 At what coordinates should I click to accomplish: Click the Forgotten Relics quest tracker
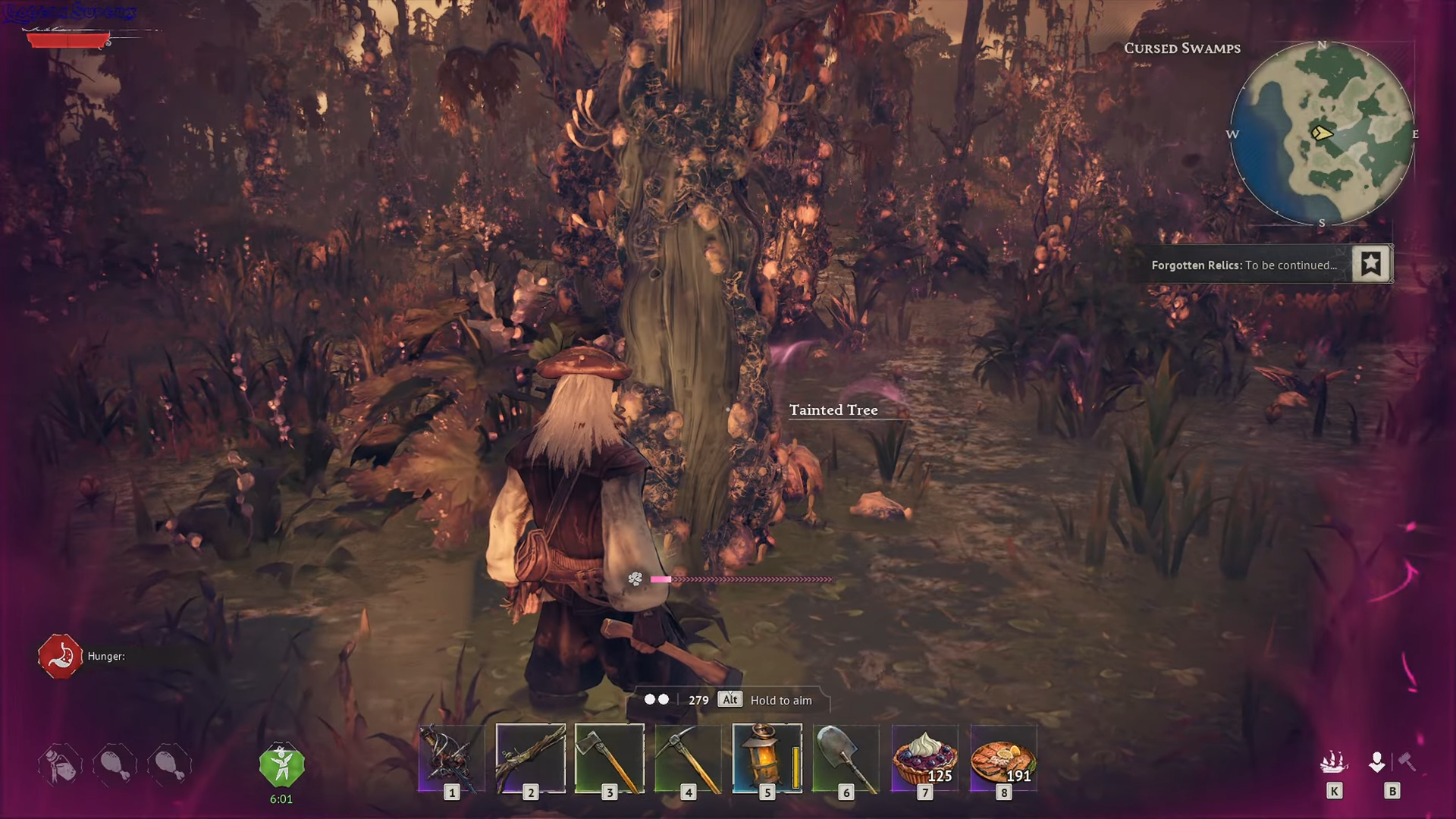[1244, 265]
